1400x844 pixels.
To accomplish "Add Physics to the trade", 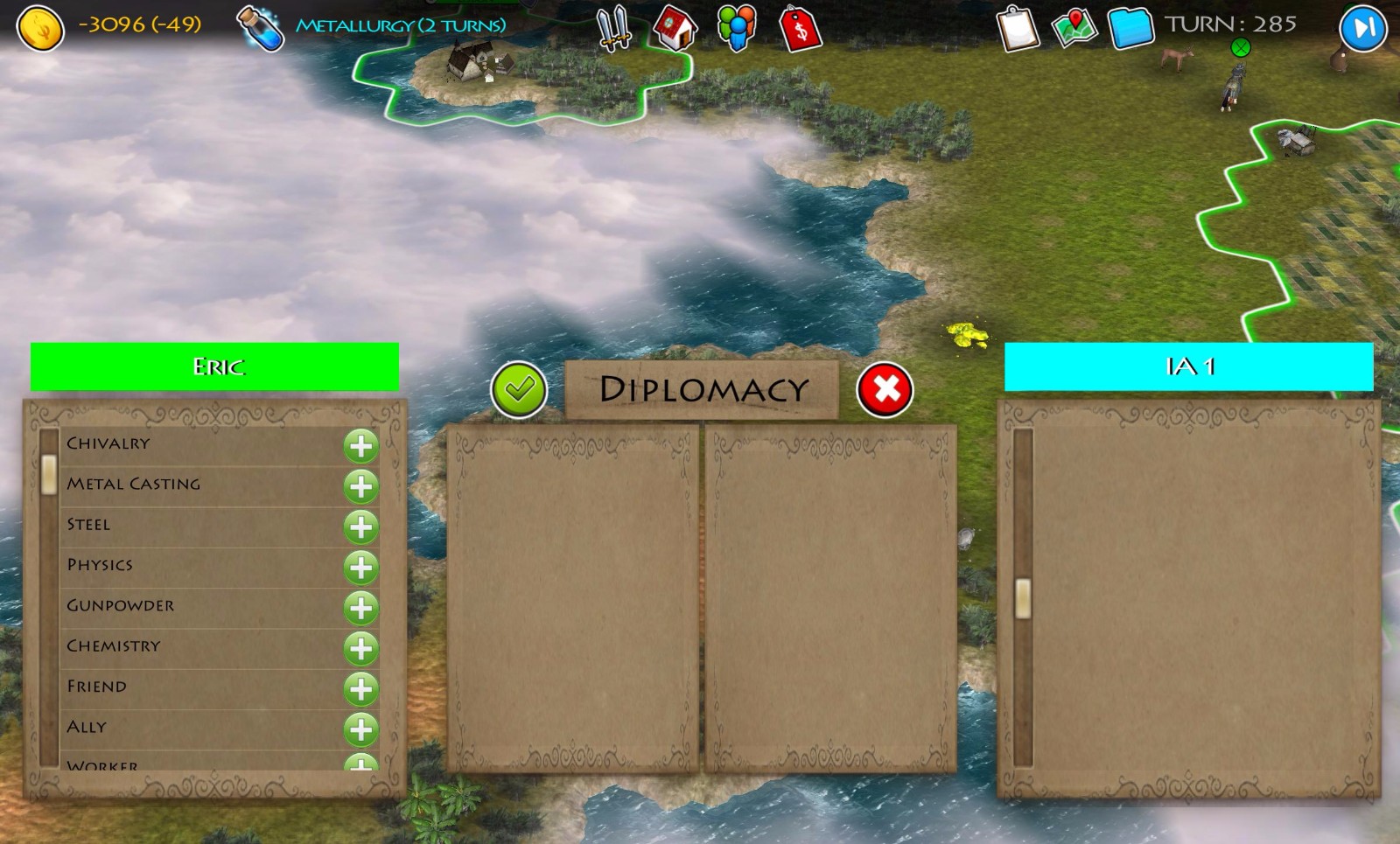I will 360,568.
